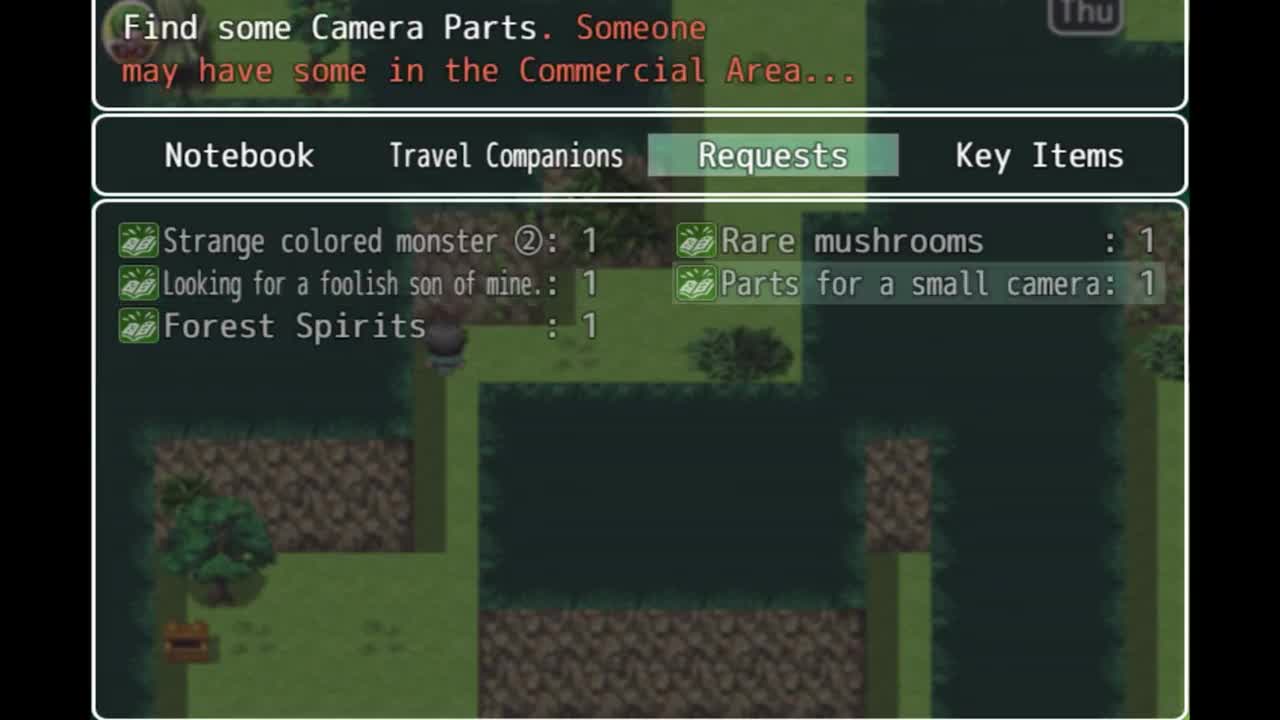Choose the foolish son request entry
The image size is (1280, 720).
tap(357, 284)
